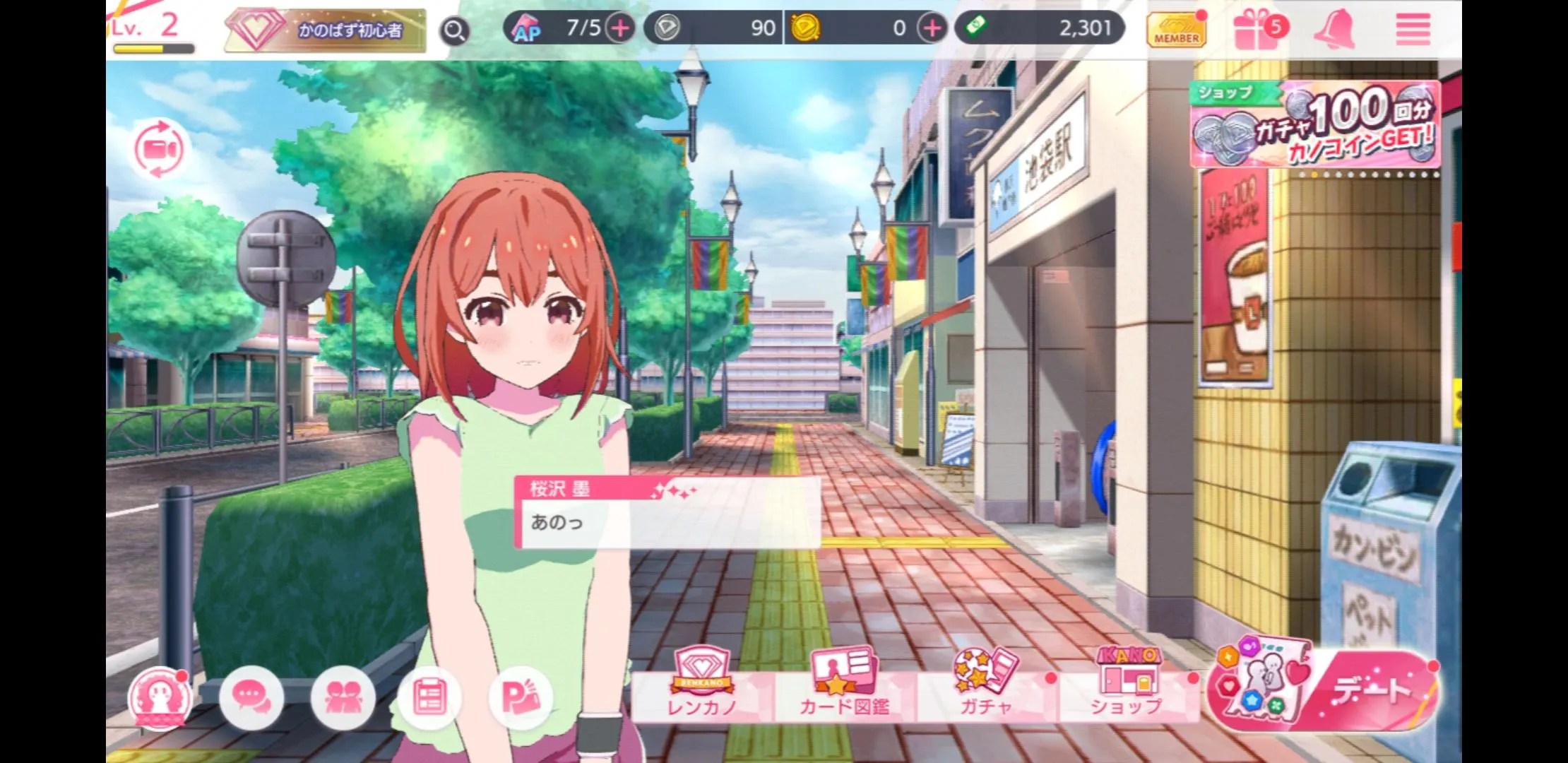Tap the pink P points icon
Image resolution: width=1568 pixels, height=763 pixels.
pos(521,698)
